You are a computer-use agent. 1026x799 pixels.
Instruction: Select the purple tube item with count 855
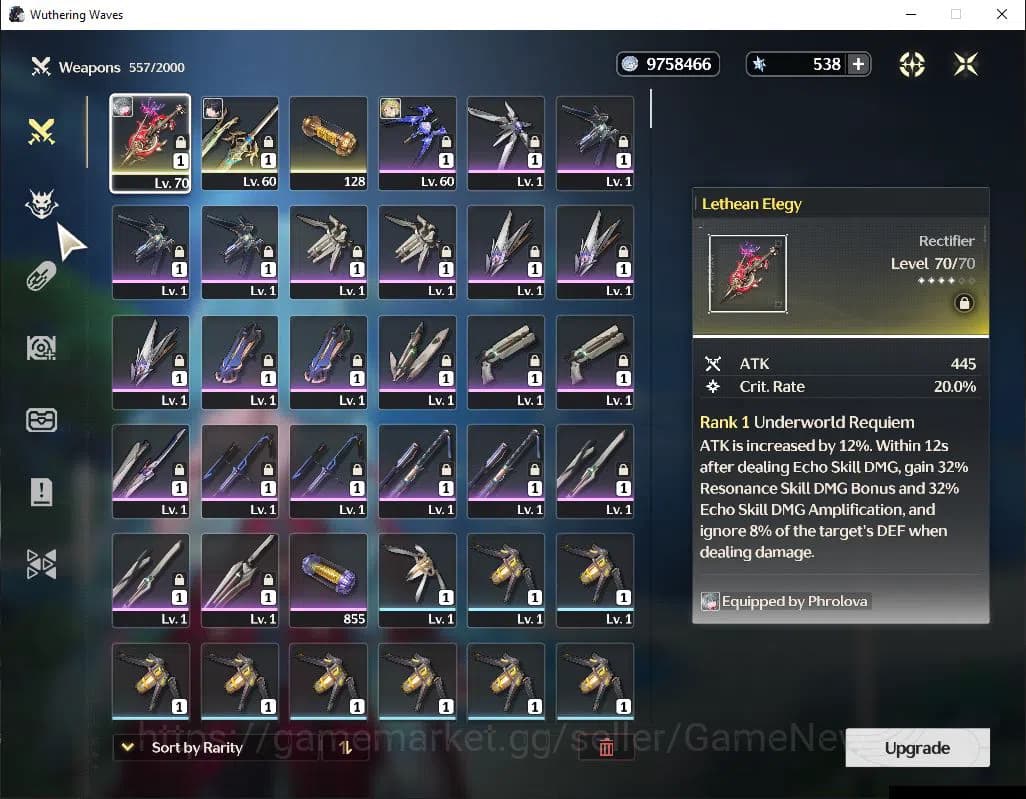point(328,580)
